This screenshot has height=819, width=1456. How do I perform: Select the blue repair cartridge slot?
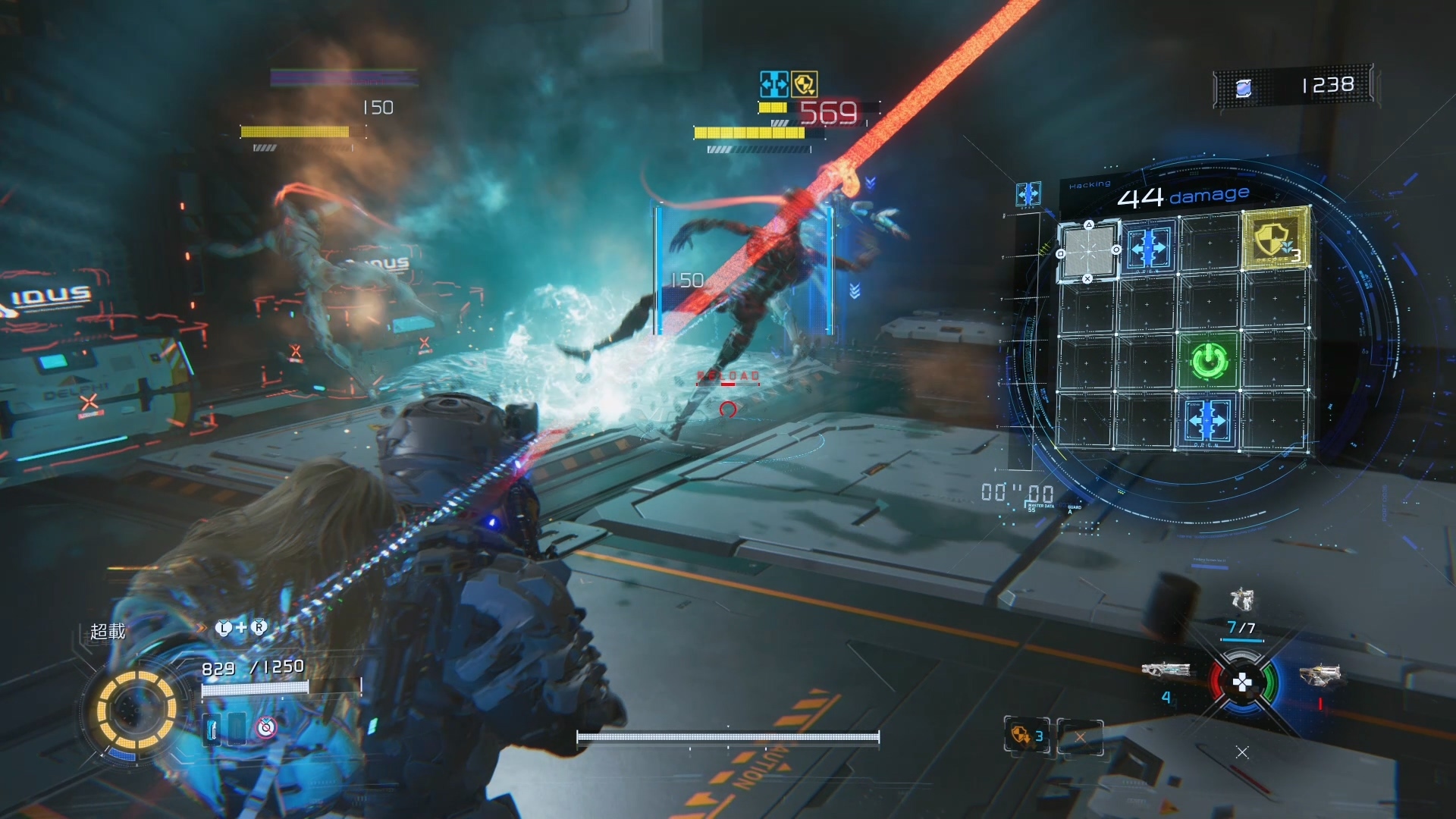212,728
